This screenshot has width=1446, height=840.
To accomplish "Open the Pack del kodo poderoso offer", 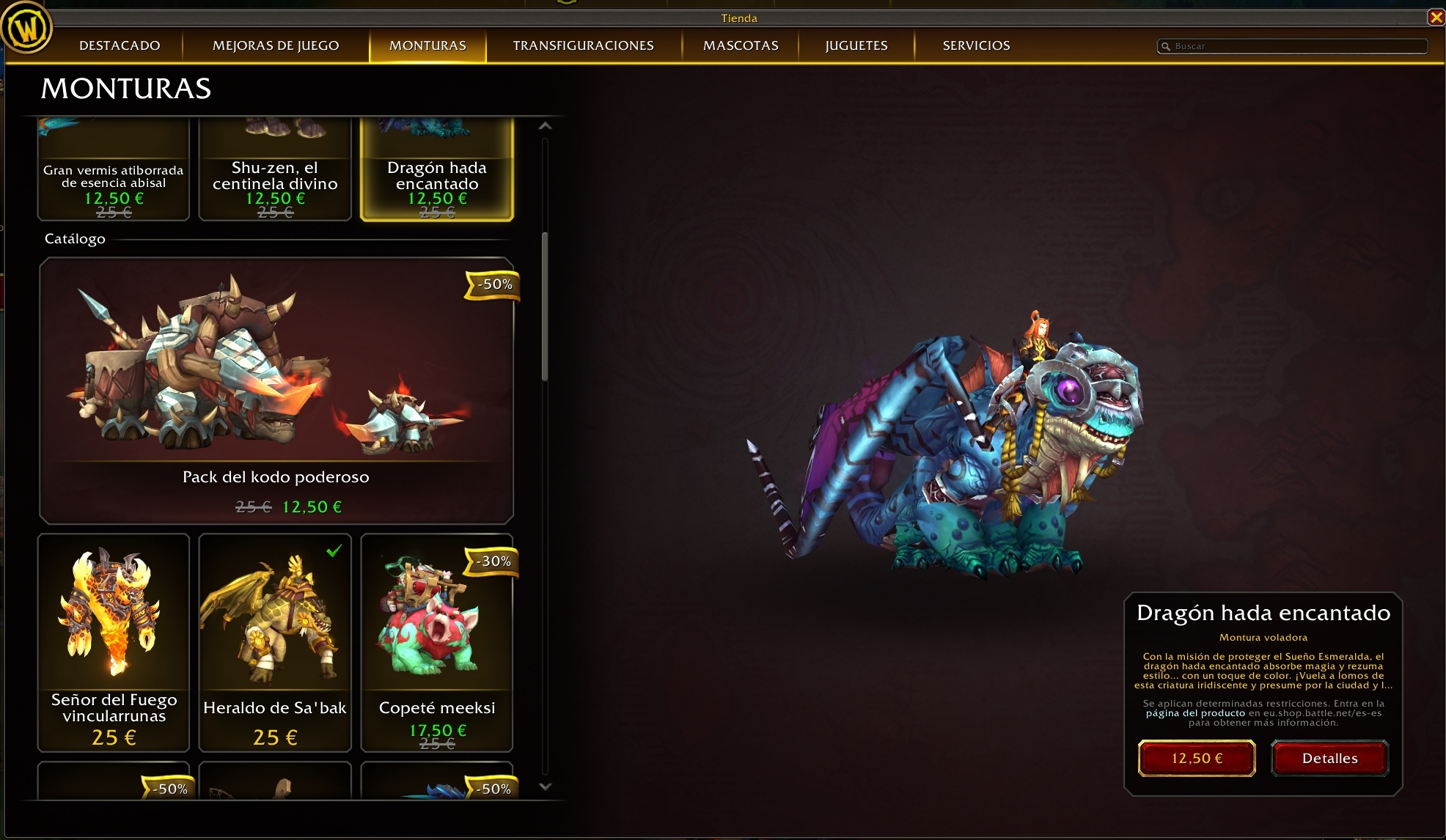I will [x=276, y=390].
